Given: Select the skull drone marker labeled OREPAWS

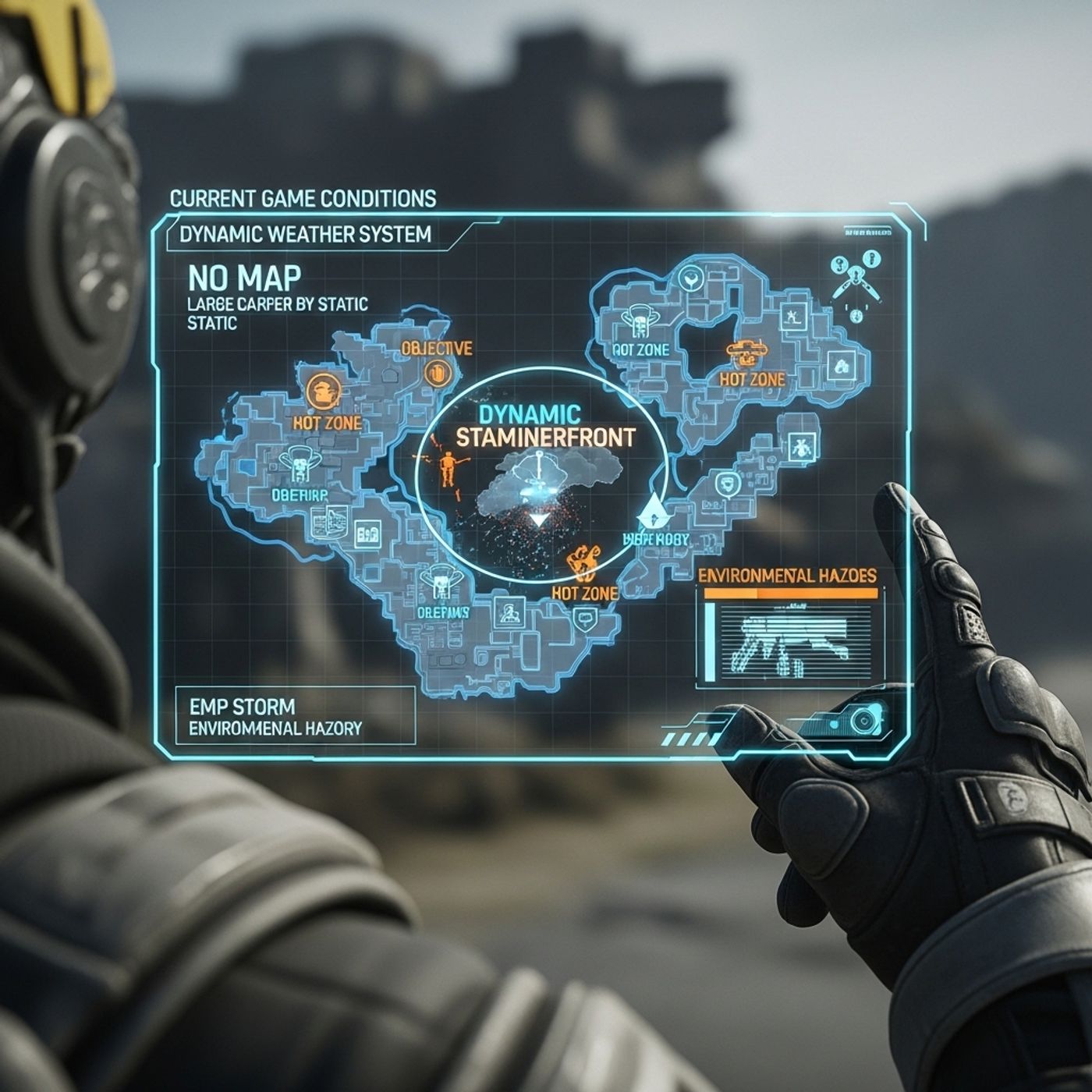Looking at the screenshot, I should (441, 582).
